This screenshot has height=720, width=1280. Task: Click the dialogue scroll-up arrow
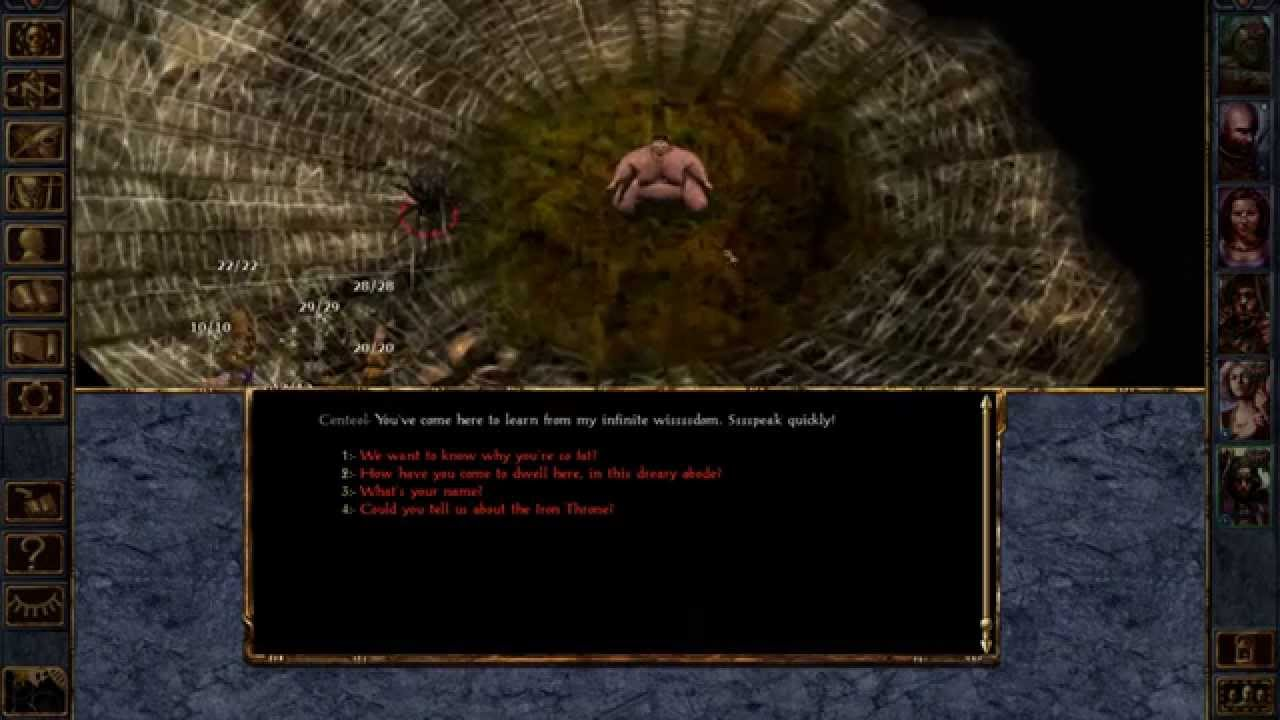(x=986, y=403)
